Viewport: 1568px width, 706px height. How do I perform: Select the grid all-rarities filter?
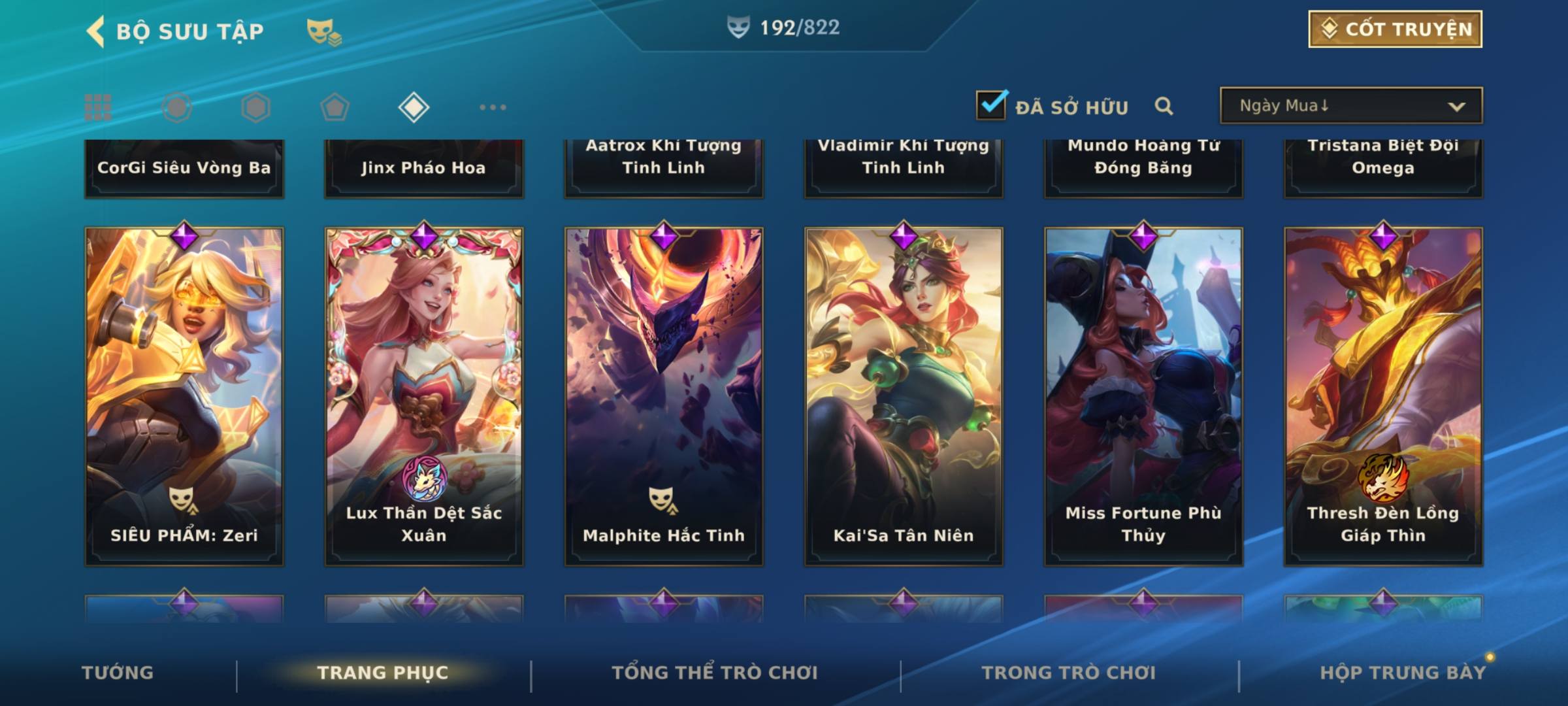[98, 107]
